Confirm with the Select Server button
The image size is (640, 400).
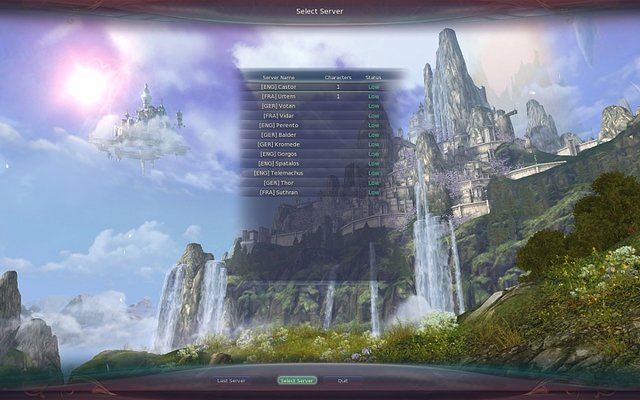click(x=297, y=381)
